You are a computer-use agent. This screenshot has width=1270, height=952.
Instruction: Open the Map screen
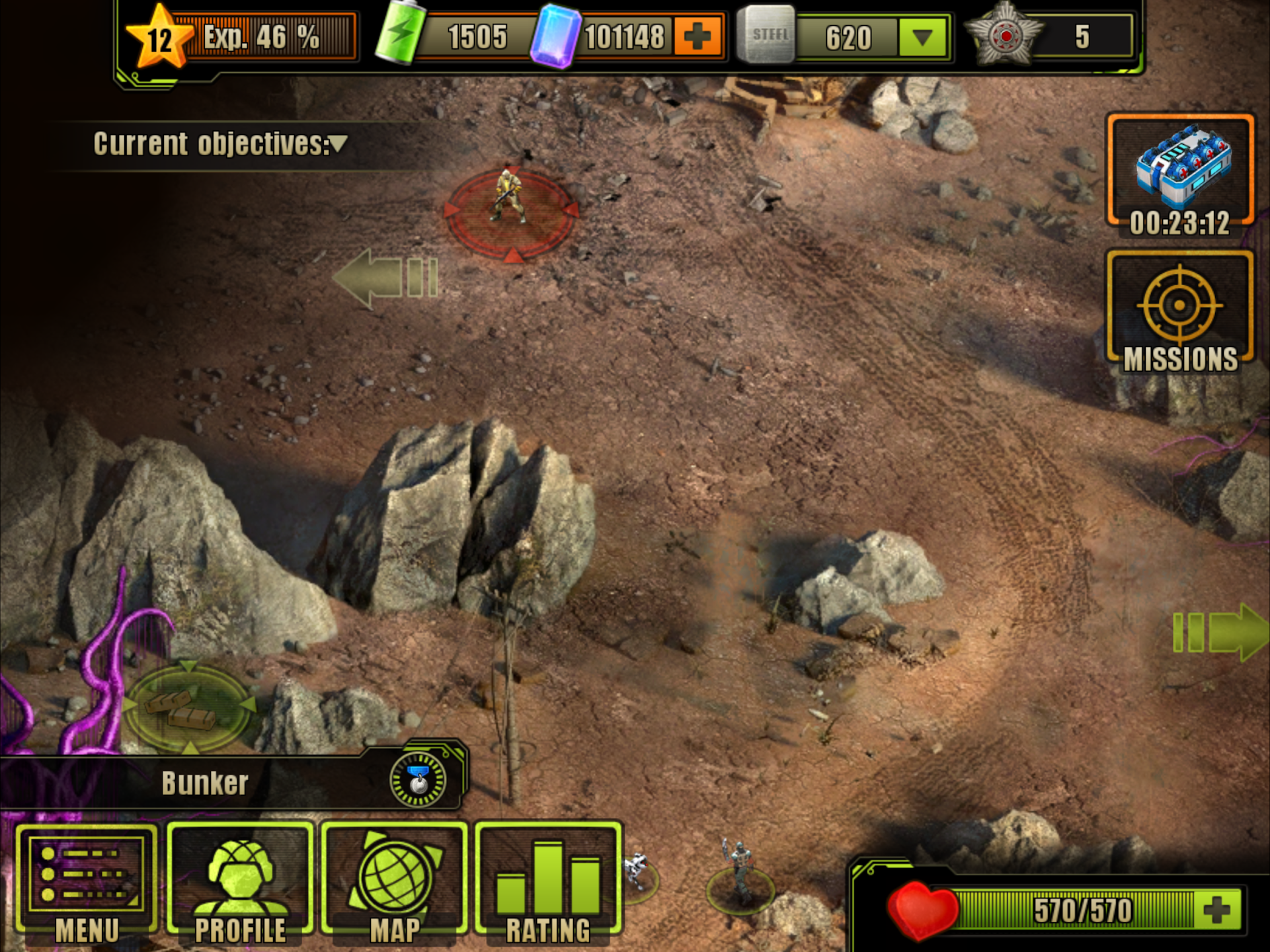393,883
